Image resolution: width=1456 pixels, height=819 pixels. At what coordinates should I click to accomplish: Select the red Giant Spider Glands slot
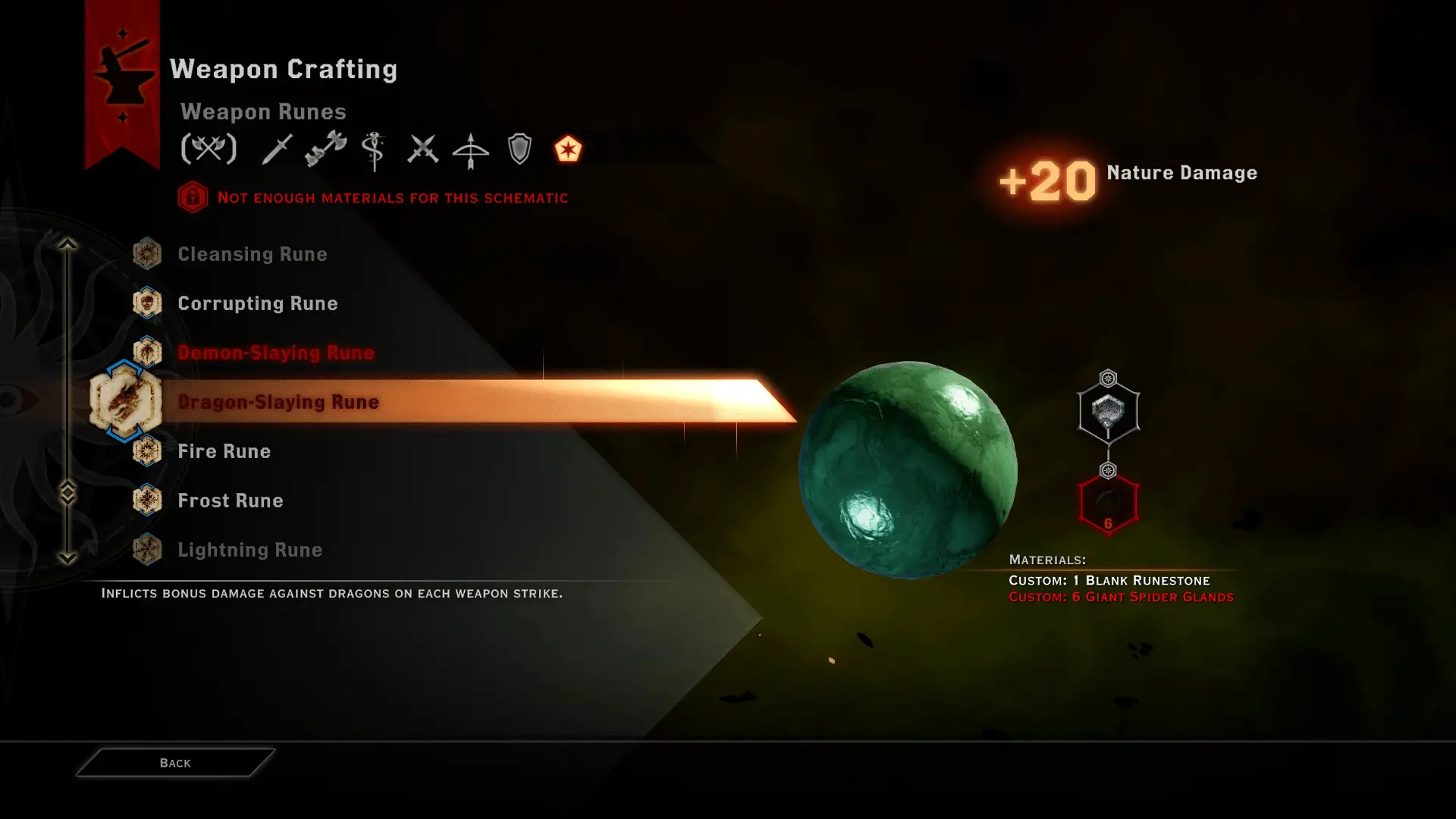[x=1108, y=504]
